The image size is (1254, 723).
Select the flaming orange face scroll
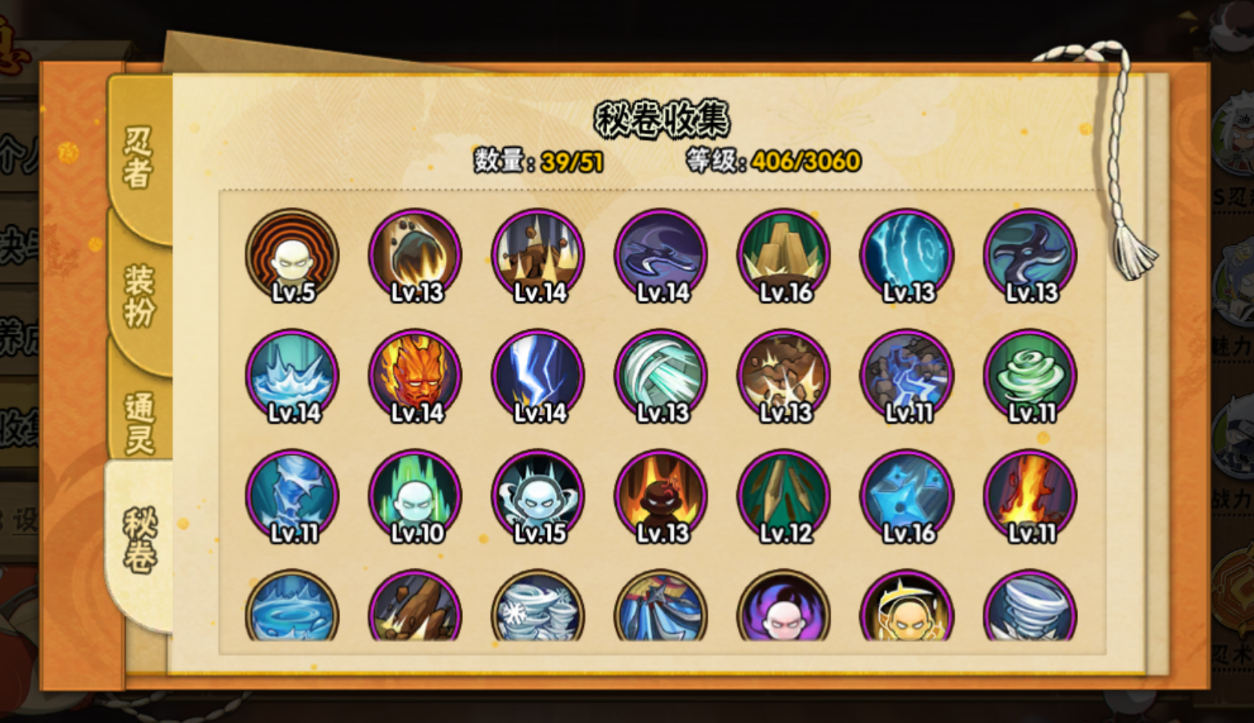(x=416, y=376)
